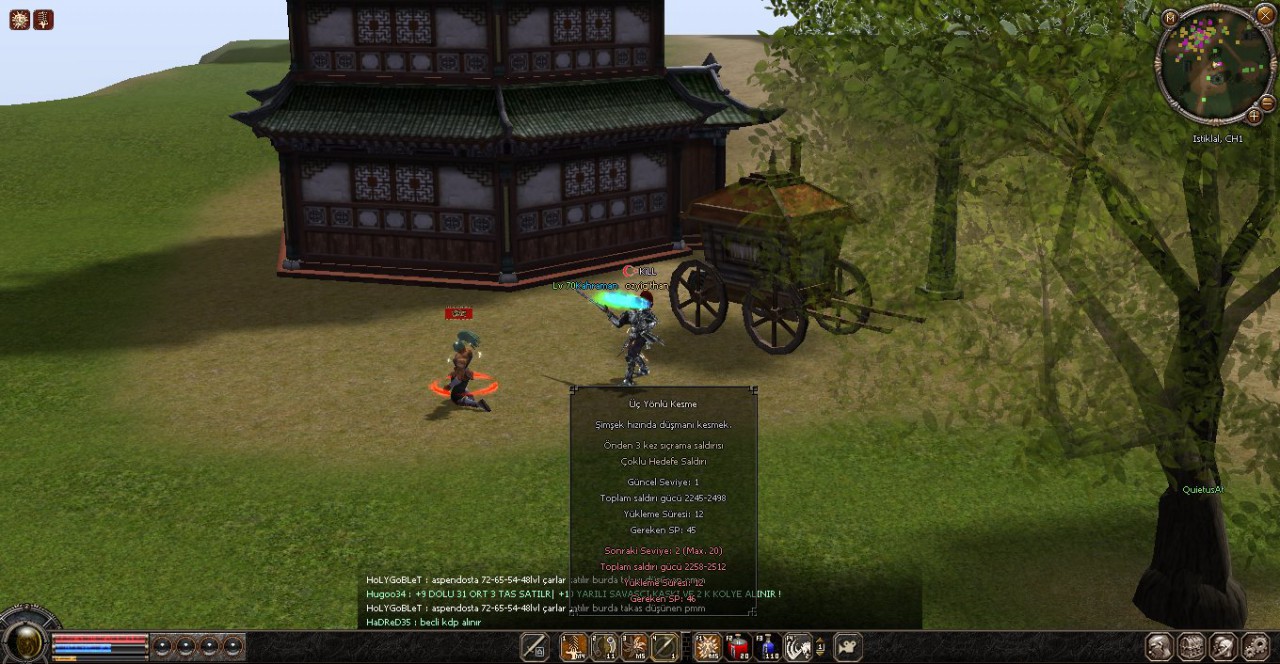
Task: Click on the circular minimap
Action: point(1214,65)
